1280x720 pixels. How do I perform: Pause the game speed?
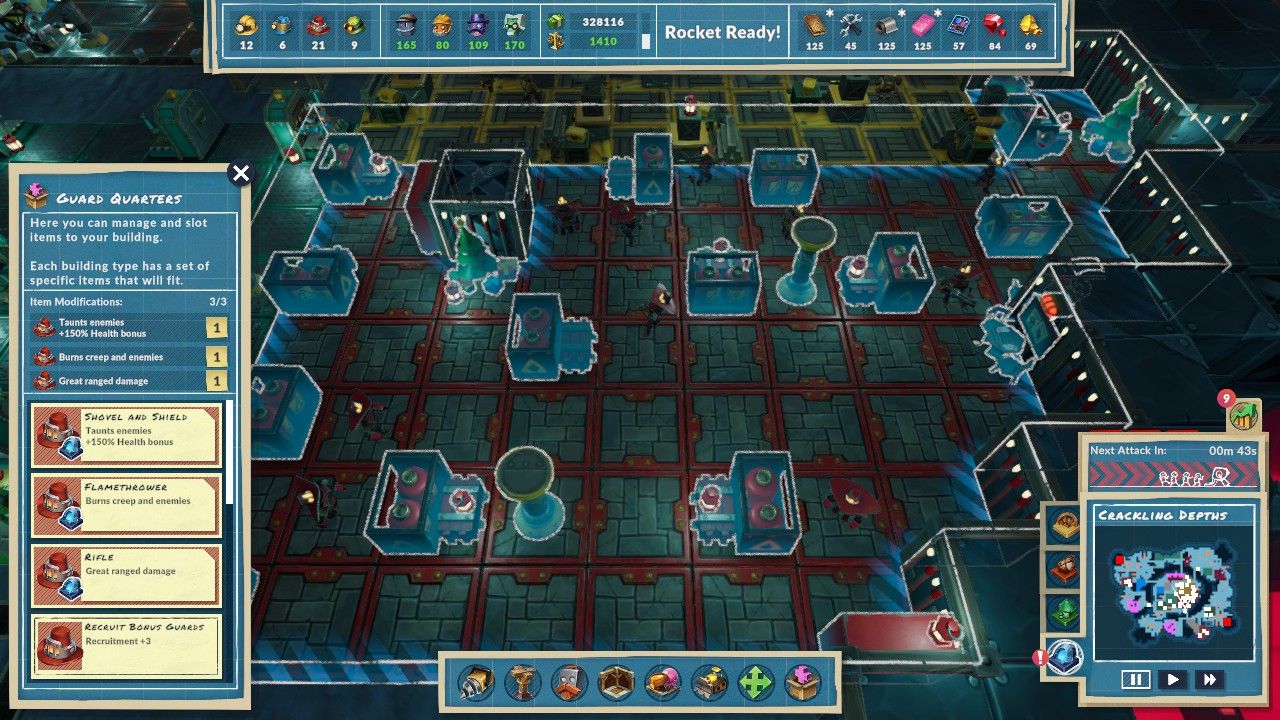click(x=1135, y=680)
